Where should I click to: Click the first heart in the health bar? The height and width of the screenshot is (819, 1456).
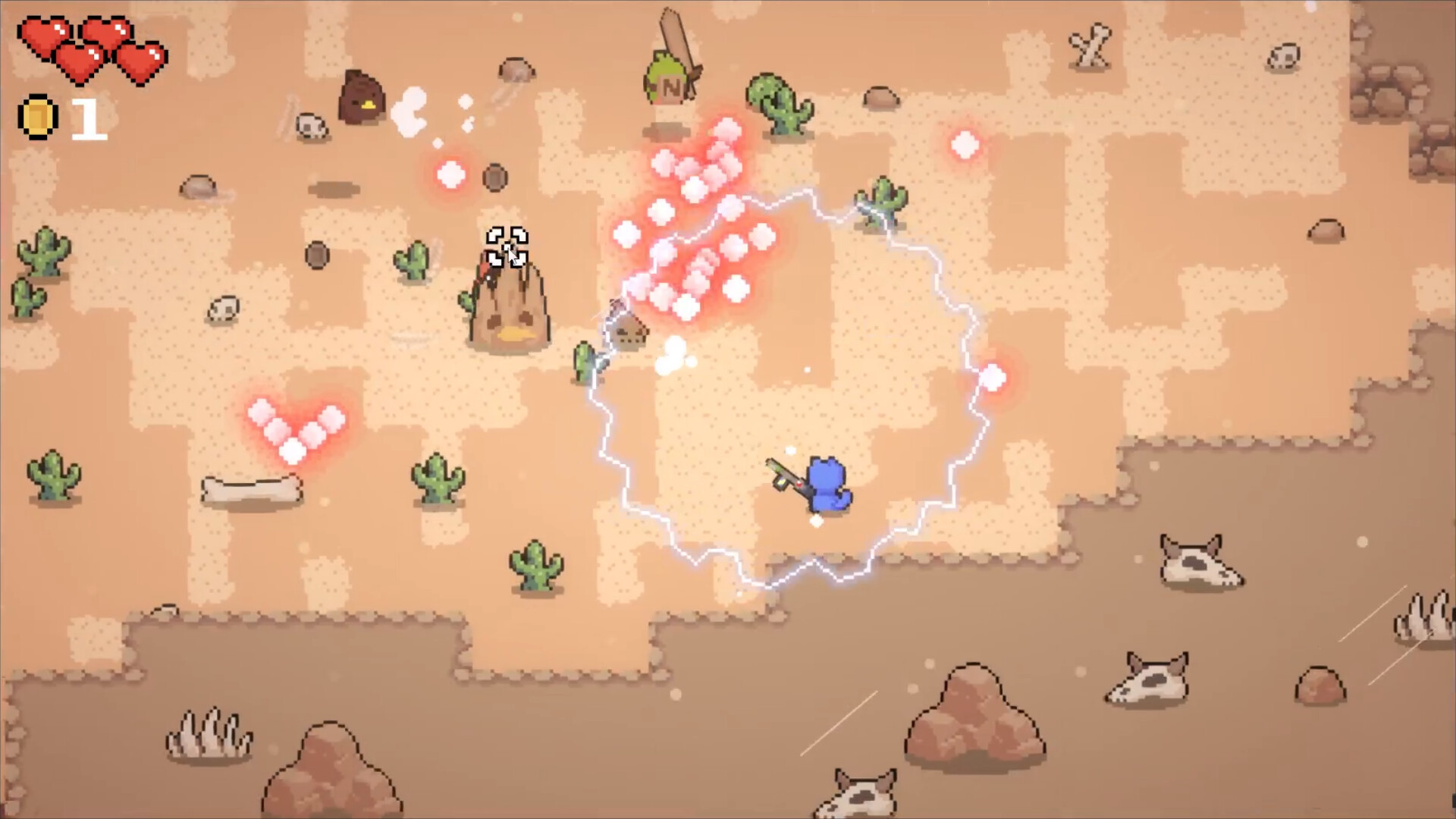coord(45,34)
